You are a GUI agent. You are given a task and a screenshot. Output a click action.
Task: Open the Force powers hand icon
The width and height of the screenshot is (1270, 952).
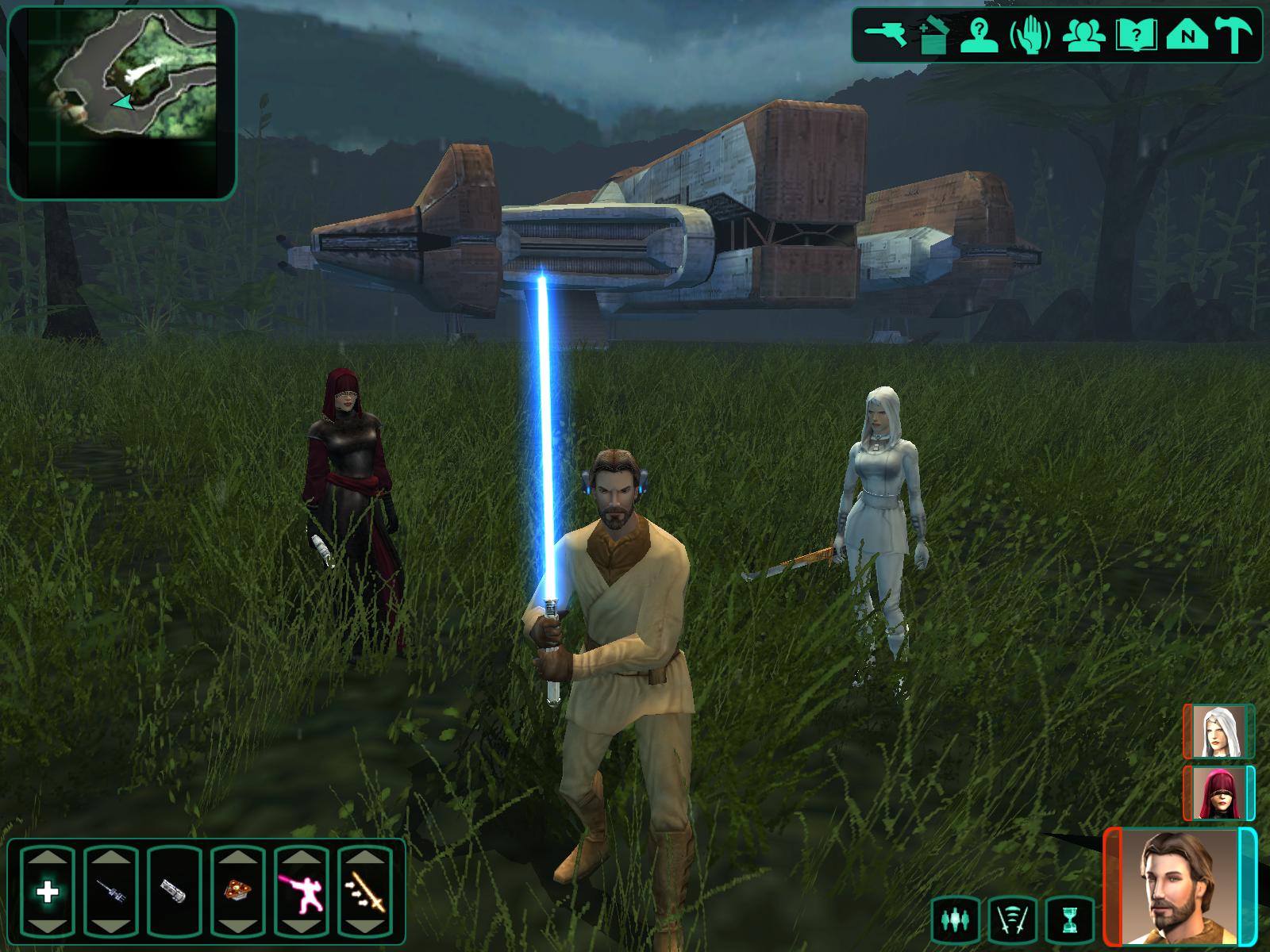tap(1029, 36)
